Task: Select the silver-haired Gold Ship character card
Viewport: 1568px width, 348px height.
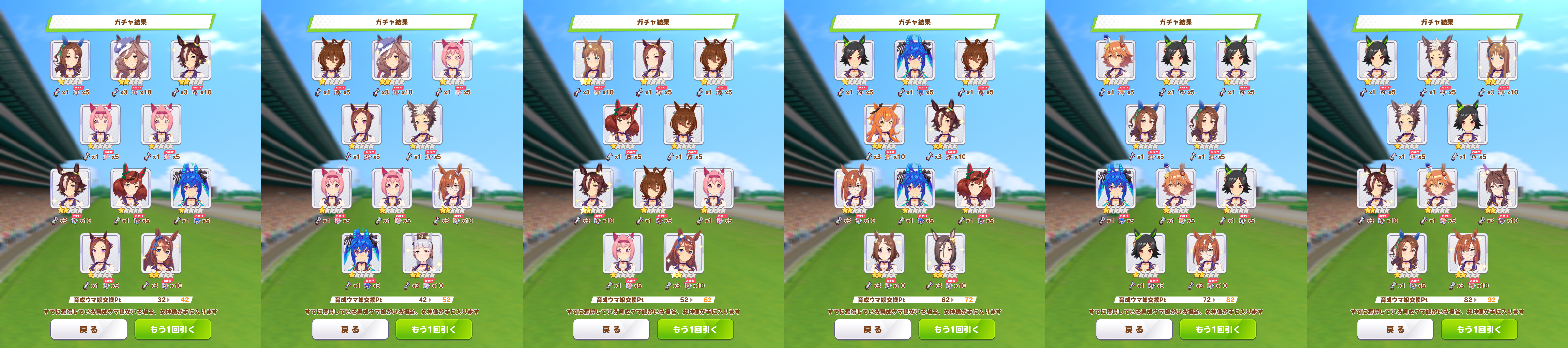Action: click(422, 253)
